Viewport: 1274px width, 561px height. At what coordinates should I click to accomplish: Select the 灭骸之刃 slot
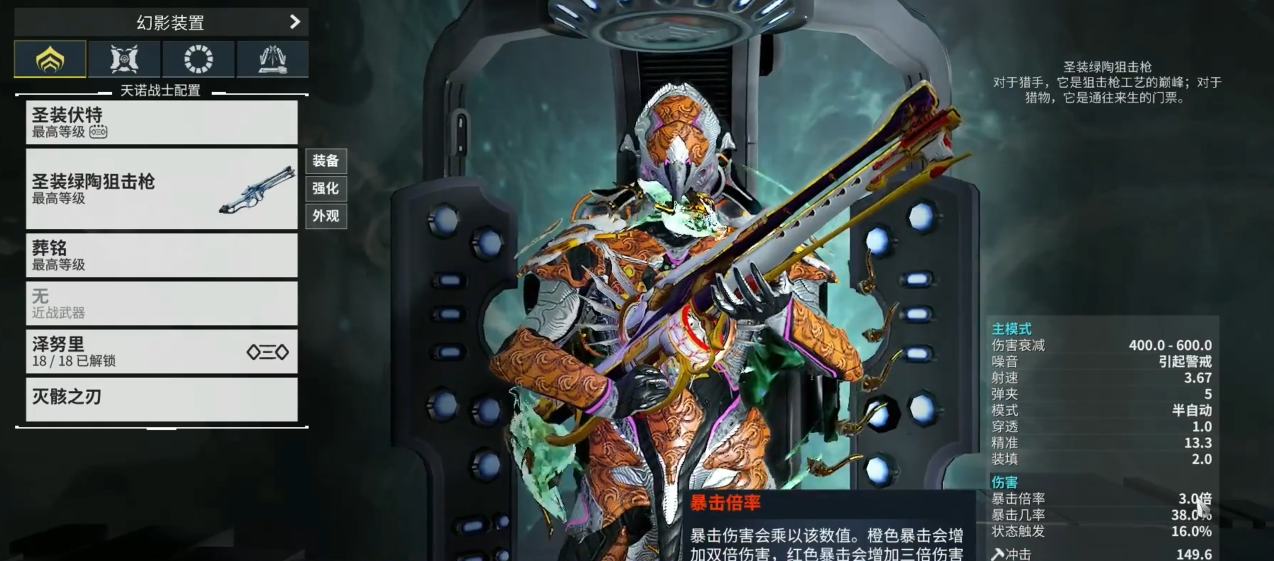162,398
